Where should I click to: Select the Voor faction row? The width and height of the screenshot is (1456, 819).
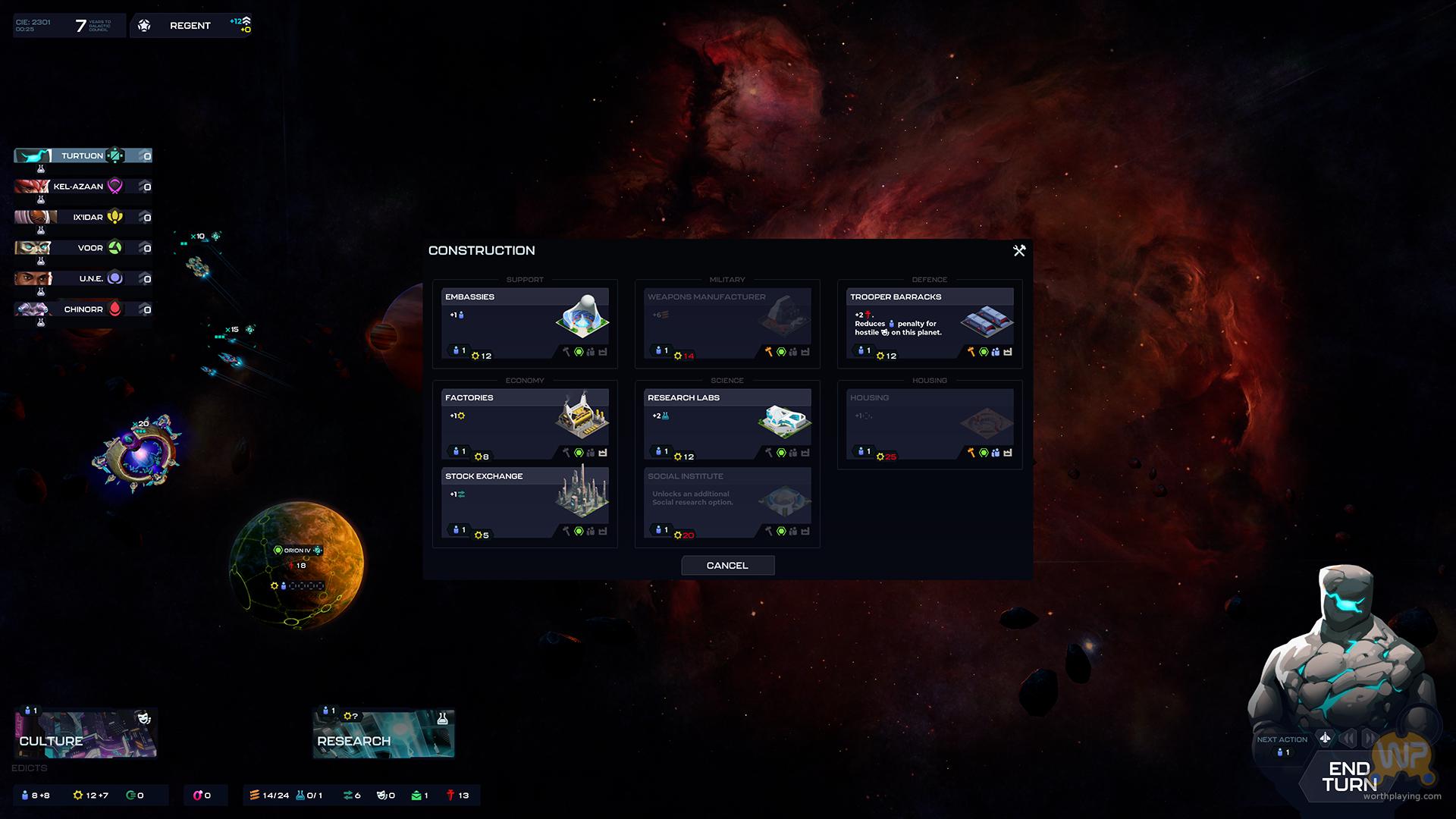point(83,248)
